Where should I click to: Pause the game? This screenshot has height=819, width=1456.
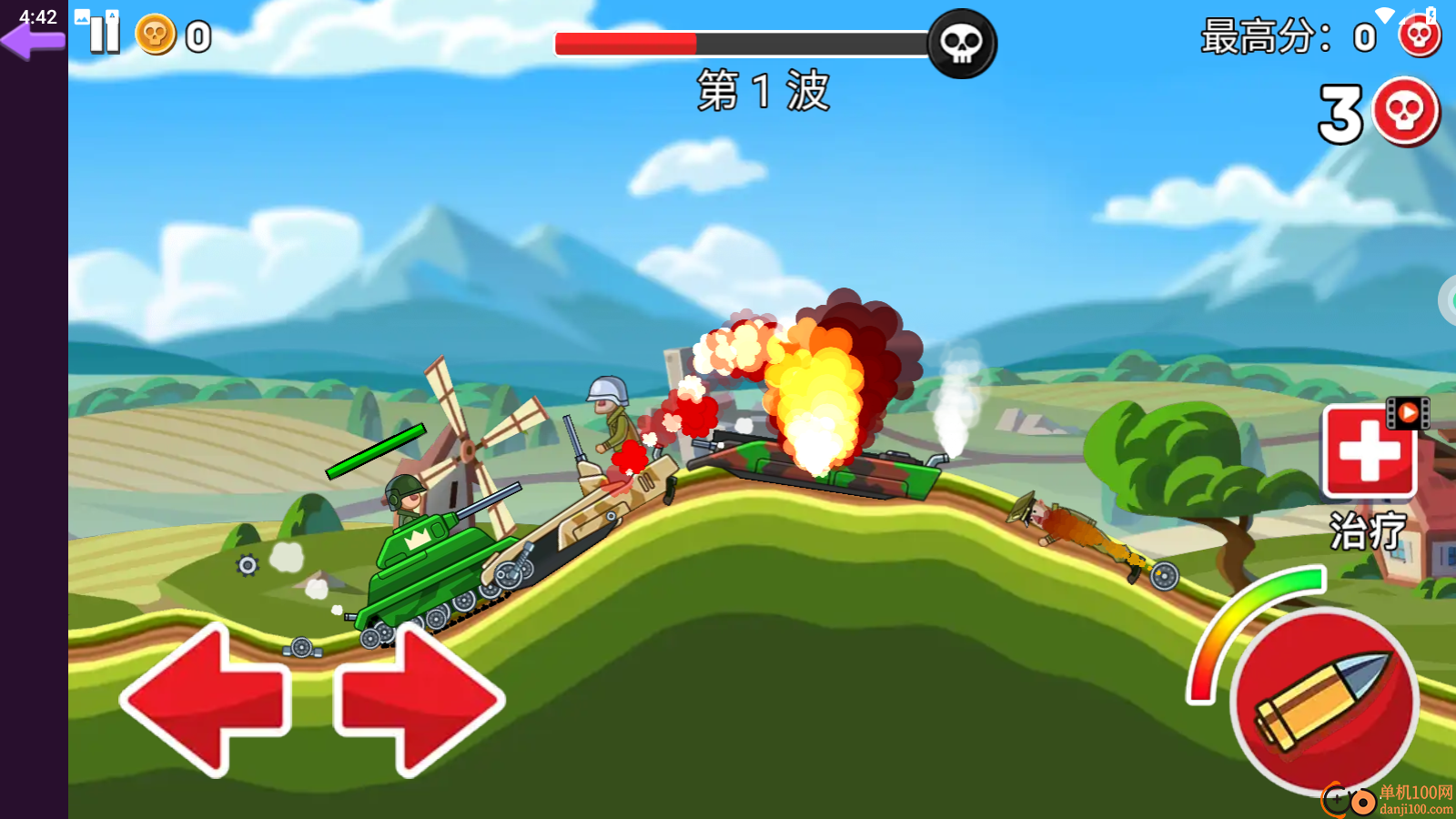(105, 35)
